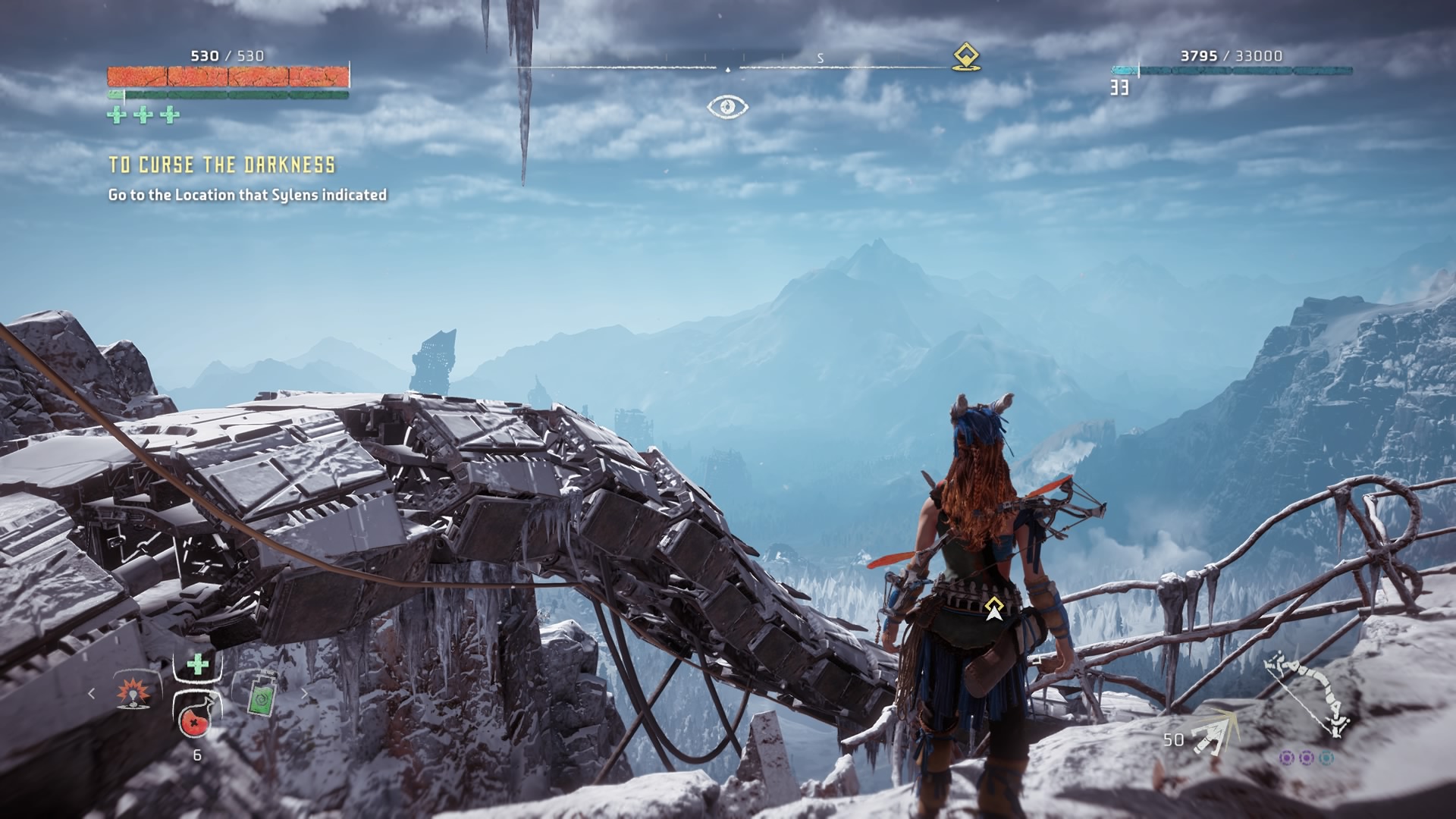Open the To Curse the Darkness quest tracker

click(x=221, y=165)
